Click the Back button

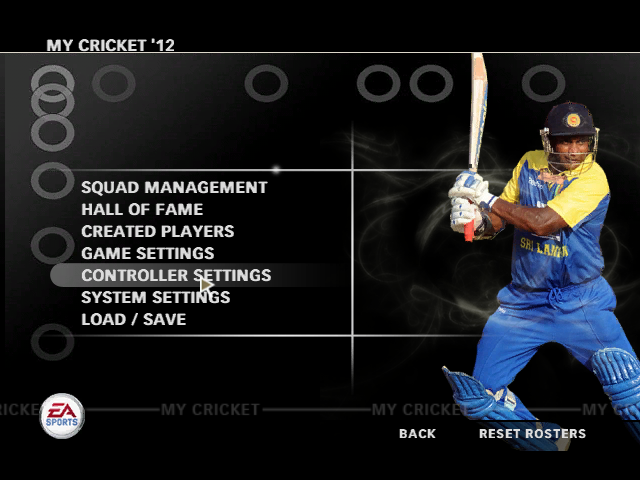point(417,434)
